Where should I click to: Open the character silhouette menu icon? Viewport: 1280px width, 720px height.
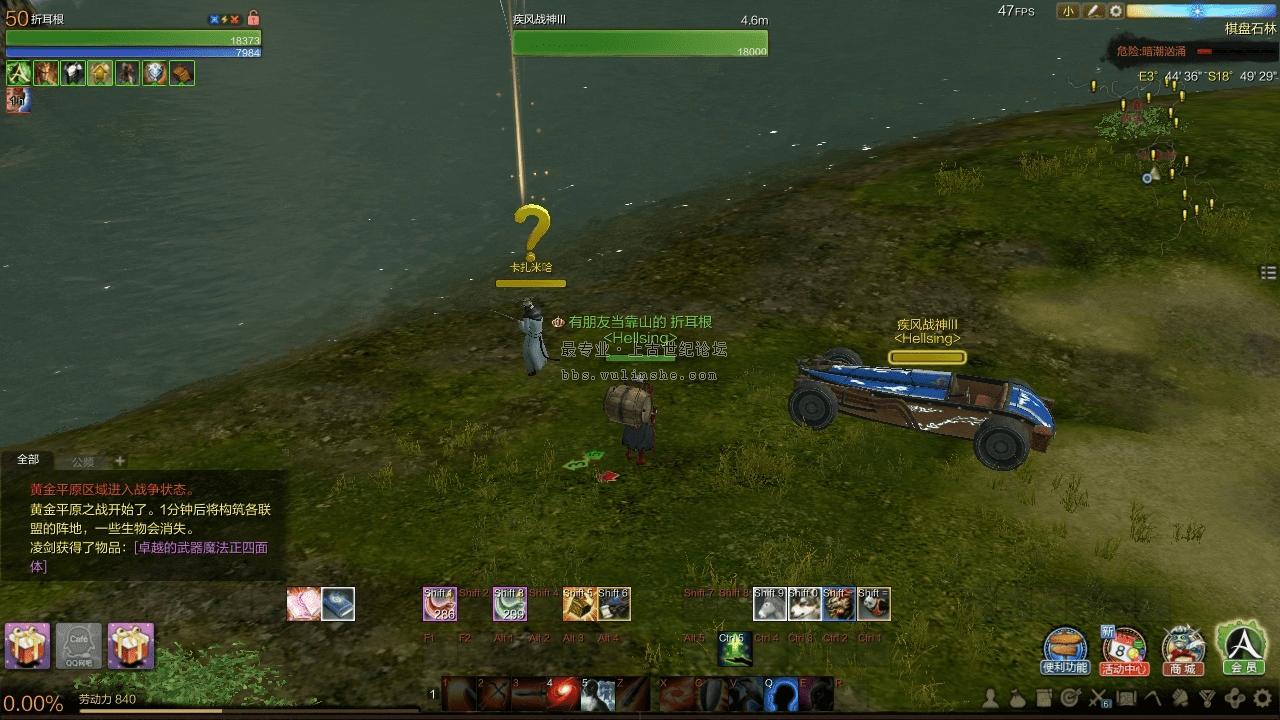coord(991,698)
